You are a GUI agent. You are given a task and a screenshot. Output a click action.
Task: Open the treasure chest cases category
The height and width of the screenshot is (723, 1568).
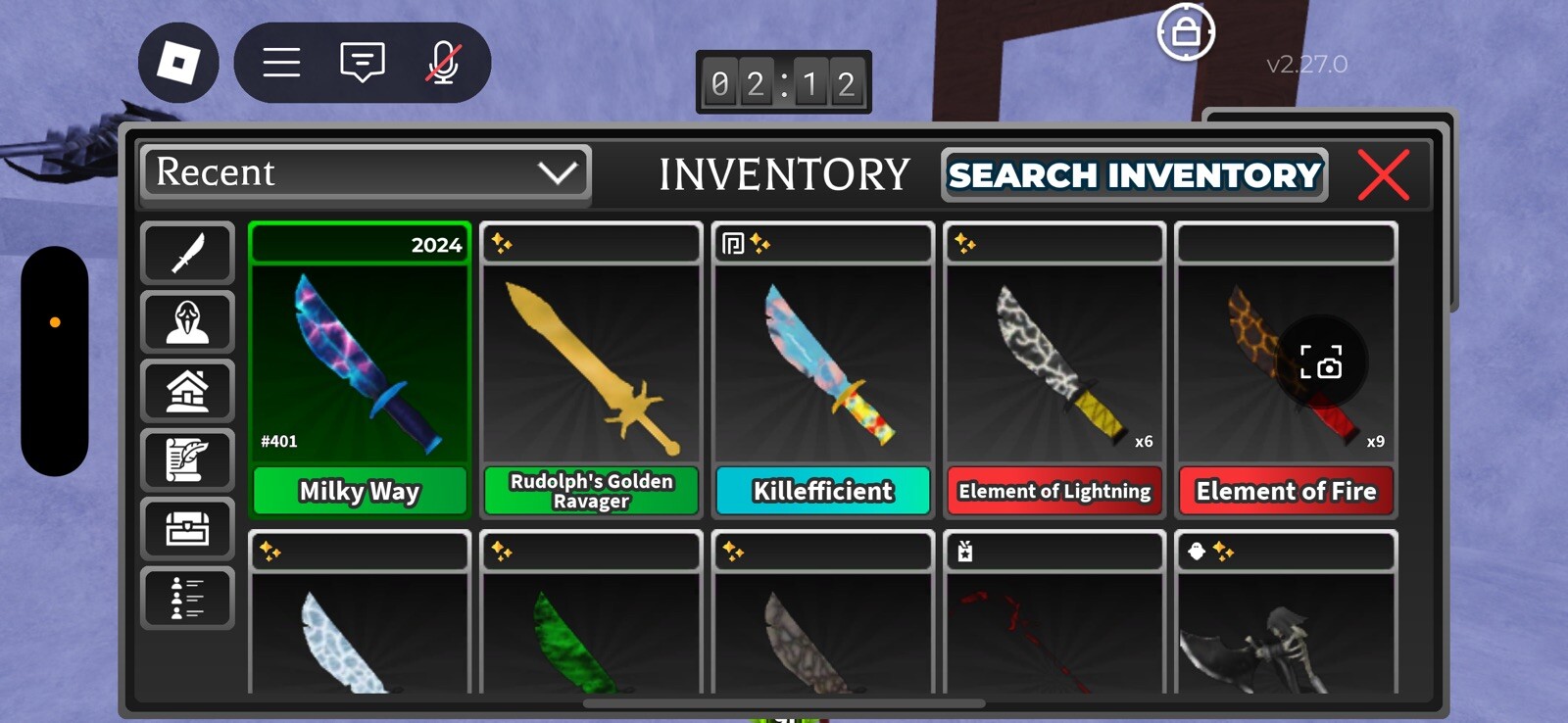click(187, 528)
